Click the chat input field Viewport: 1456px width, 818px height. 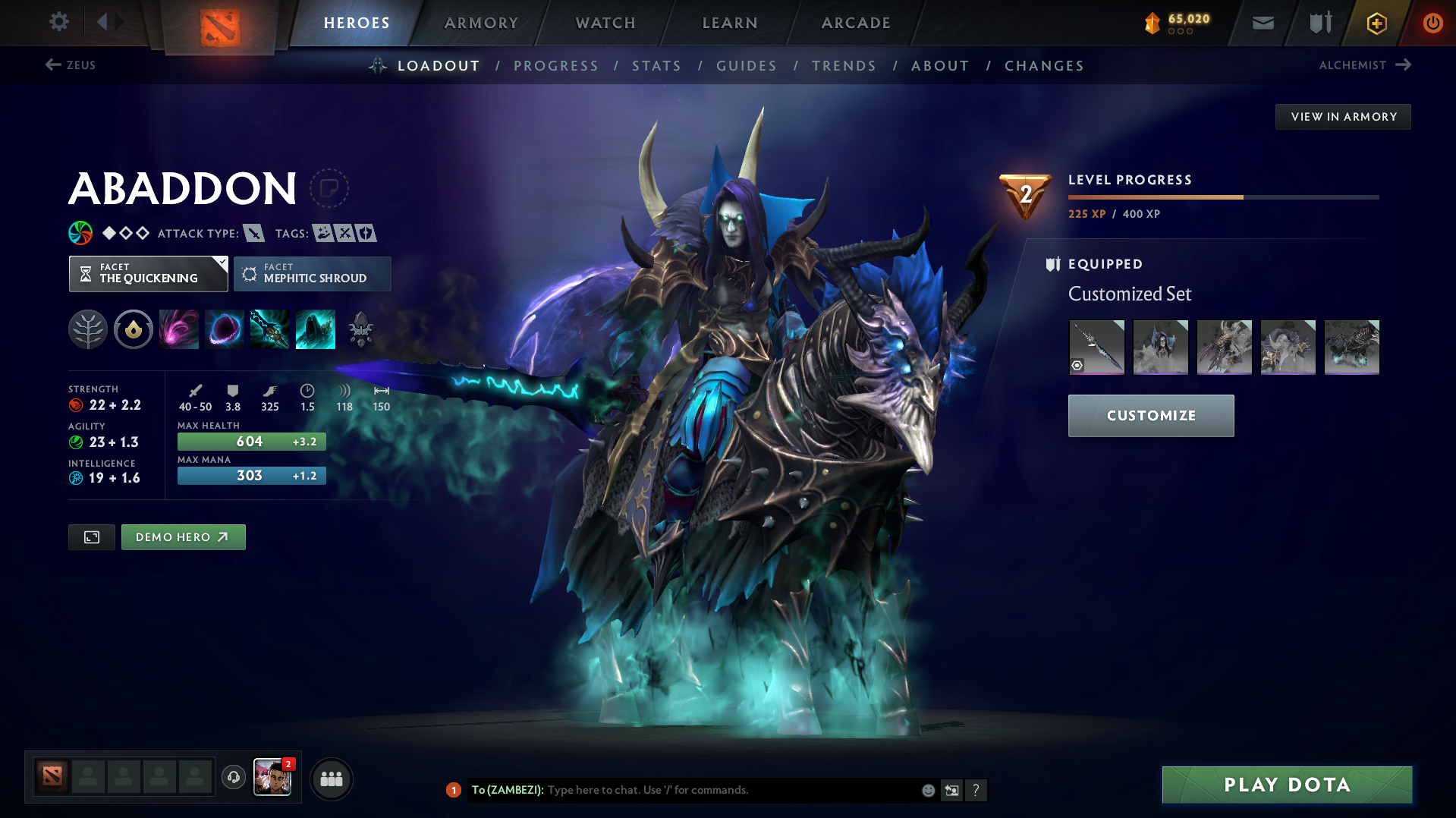tap(721, 790)
